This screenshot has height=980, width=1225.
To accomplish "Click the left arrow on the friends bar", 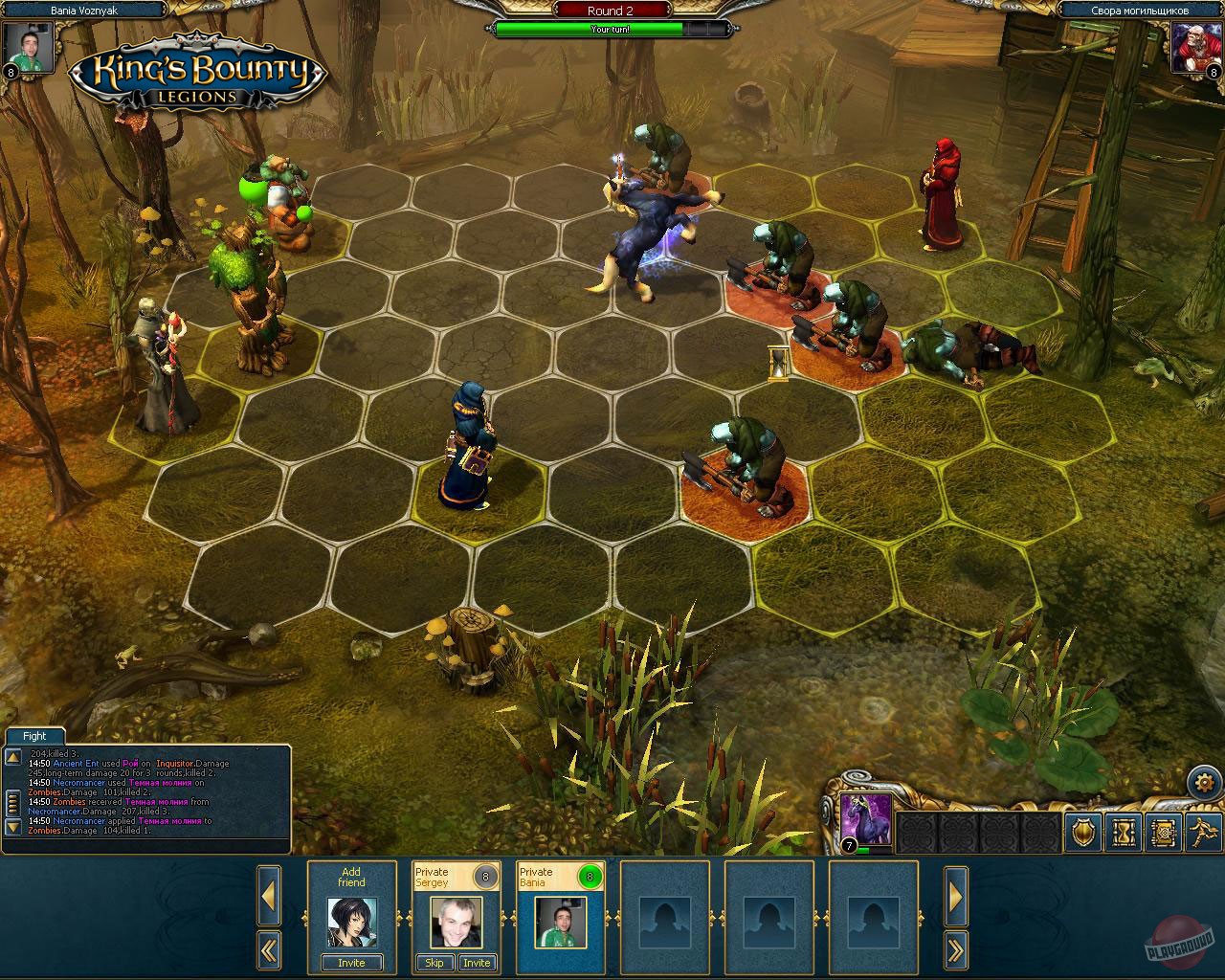I will click(270, 895).
